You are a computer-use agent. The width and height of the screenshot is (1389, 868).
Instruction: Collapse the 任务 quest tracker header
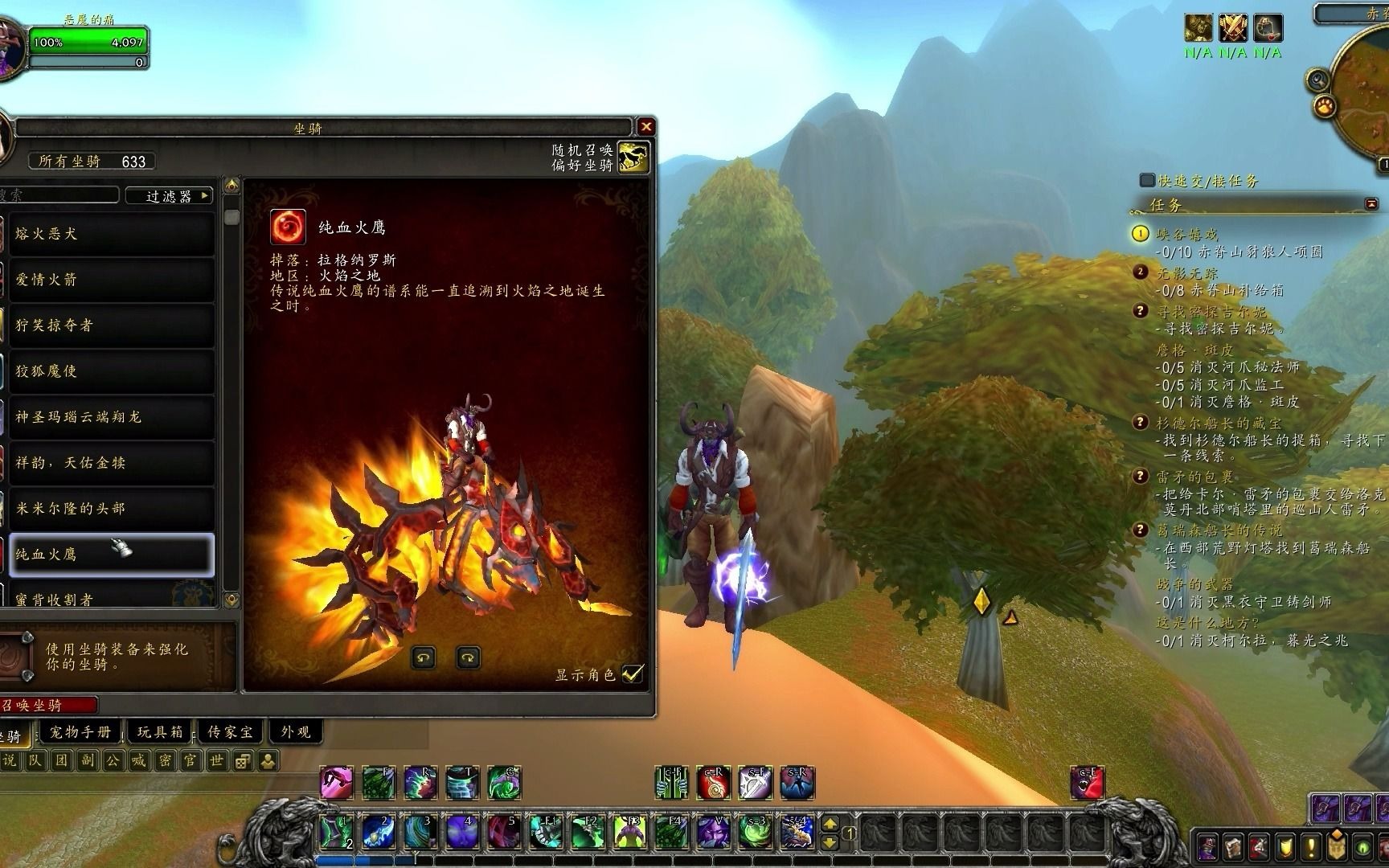tap(1371, 205)
